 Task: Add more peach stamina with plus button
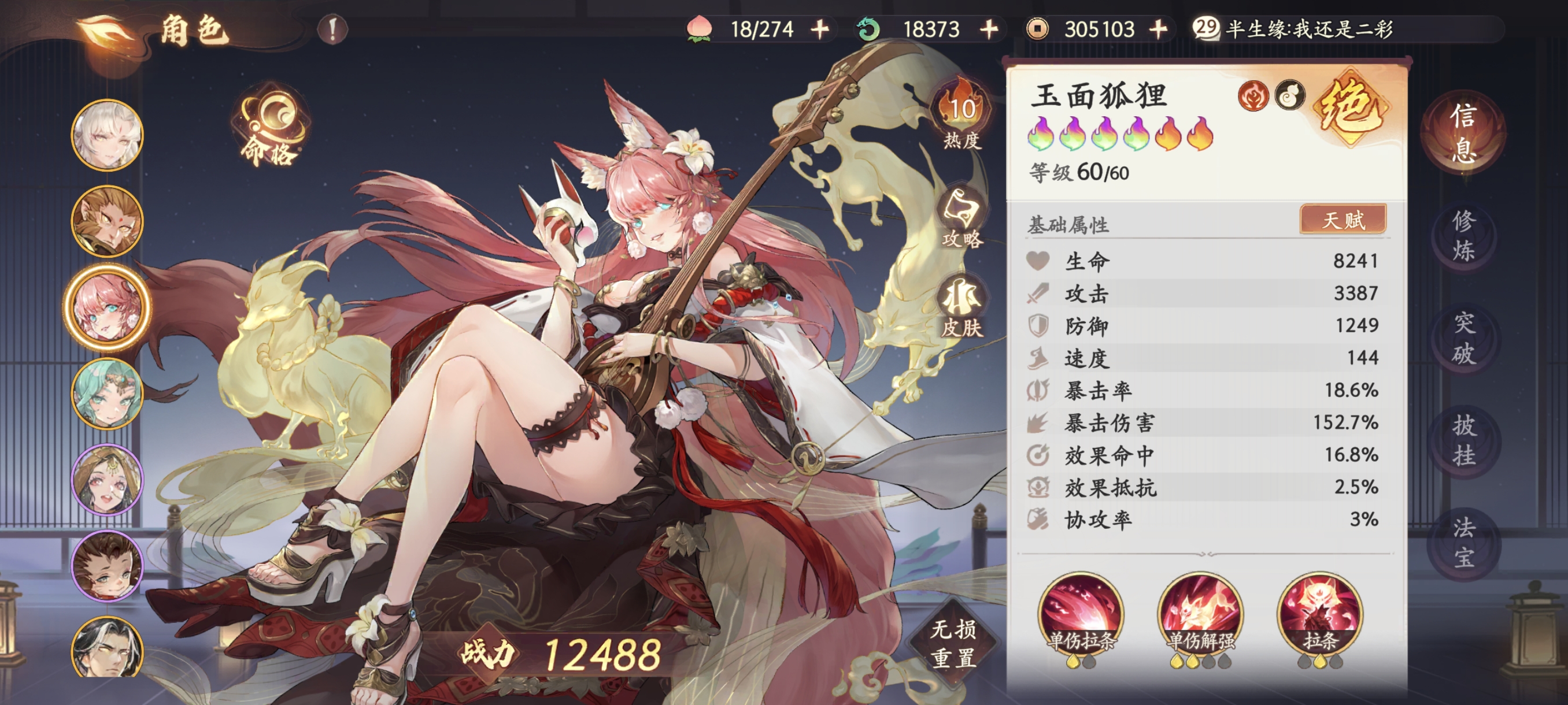(820, 29)
